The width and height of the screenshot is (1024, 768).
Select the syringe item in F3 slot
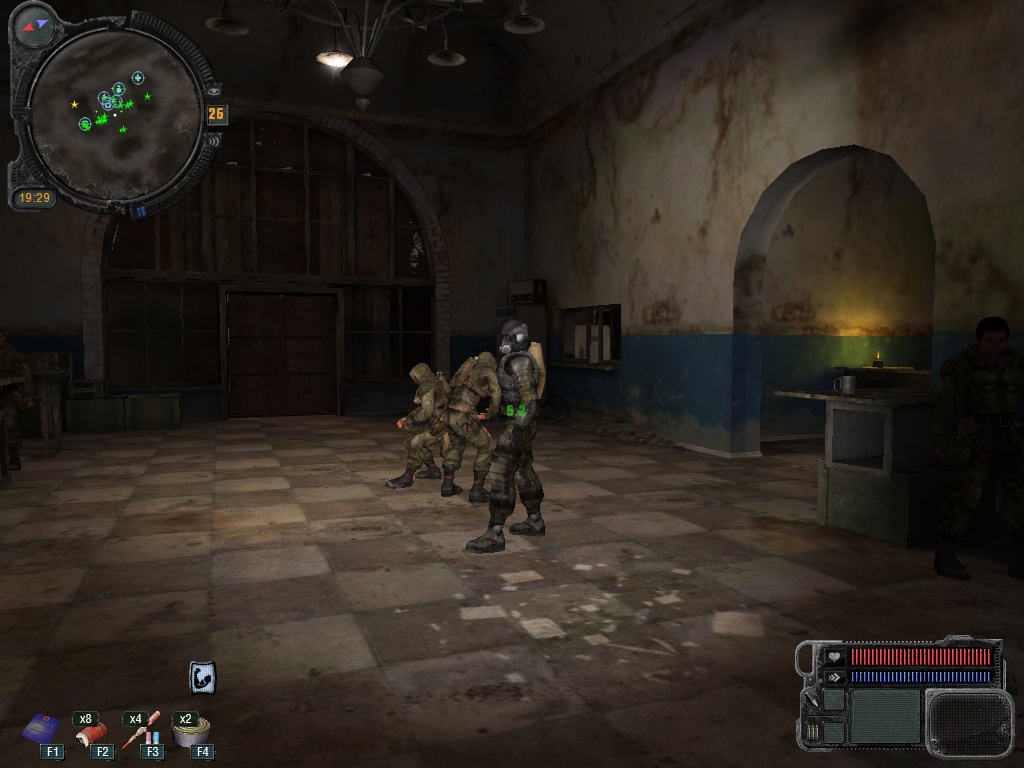point(142,731)
